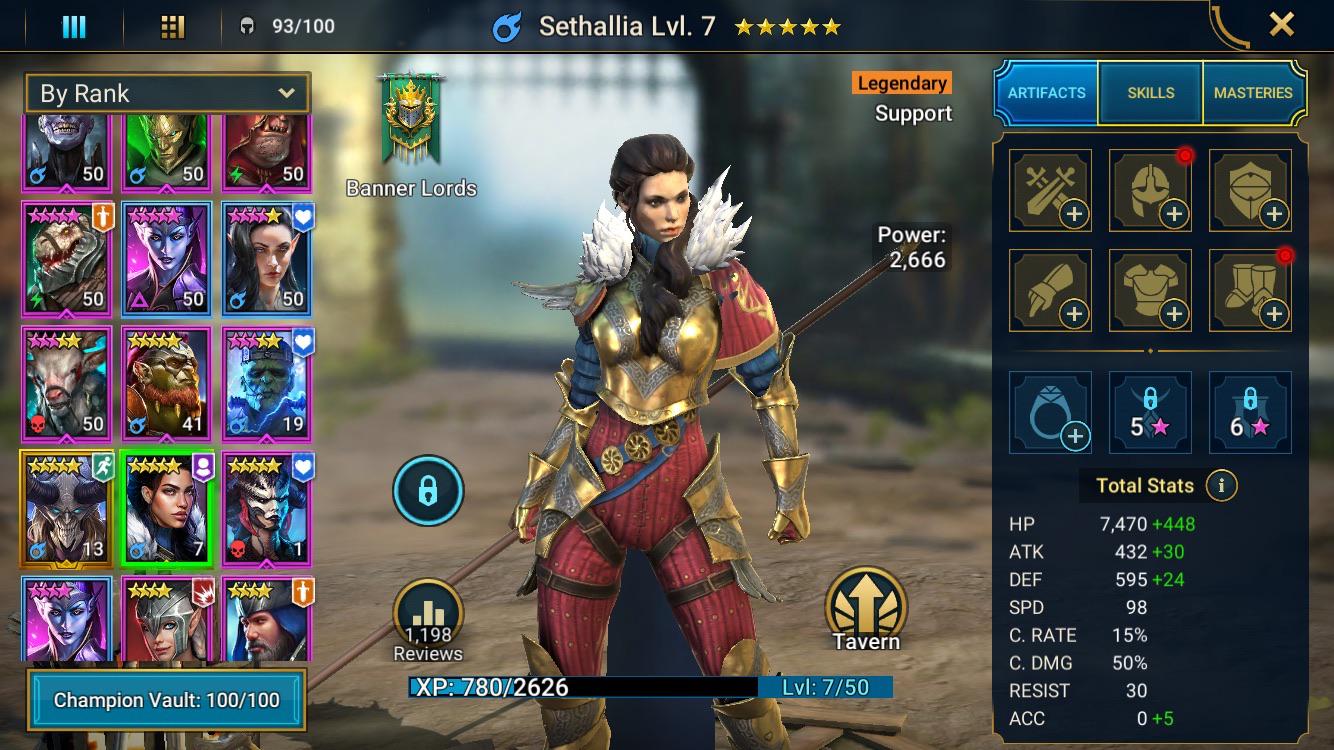The height and width of the screenshot is (750, 1334).
Task: Toggle the champion lock button
Action: [428, 491]
